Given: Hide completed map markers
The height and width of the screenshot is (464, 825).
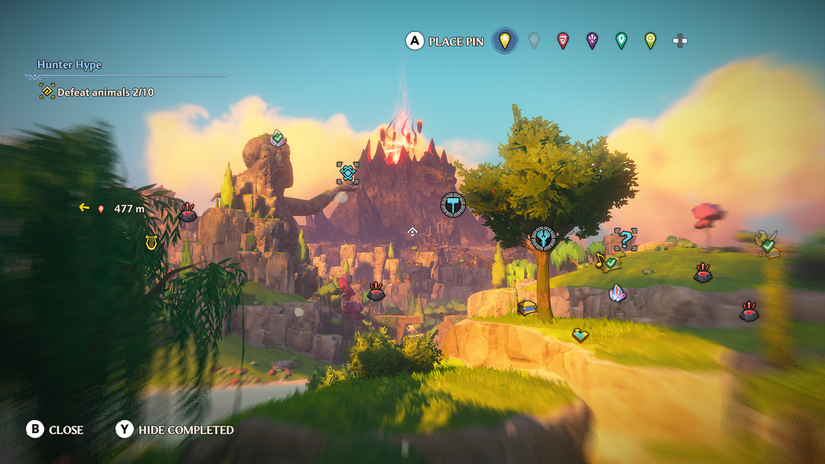Looking at the screenshot, I should pos(176,430).
